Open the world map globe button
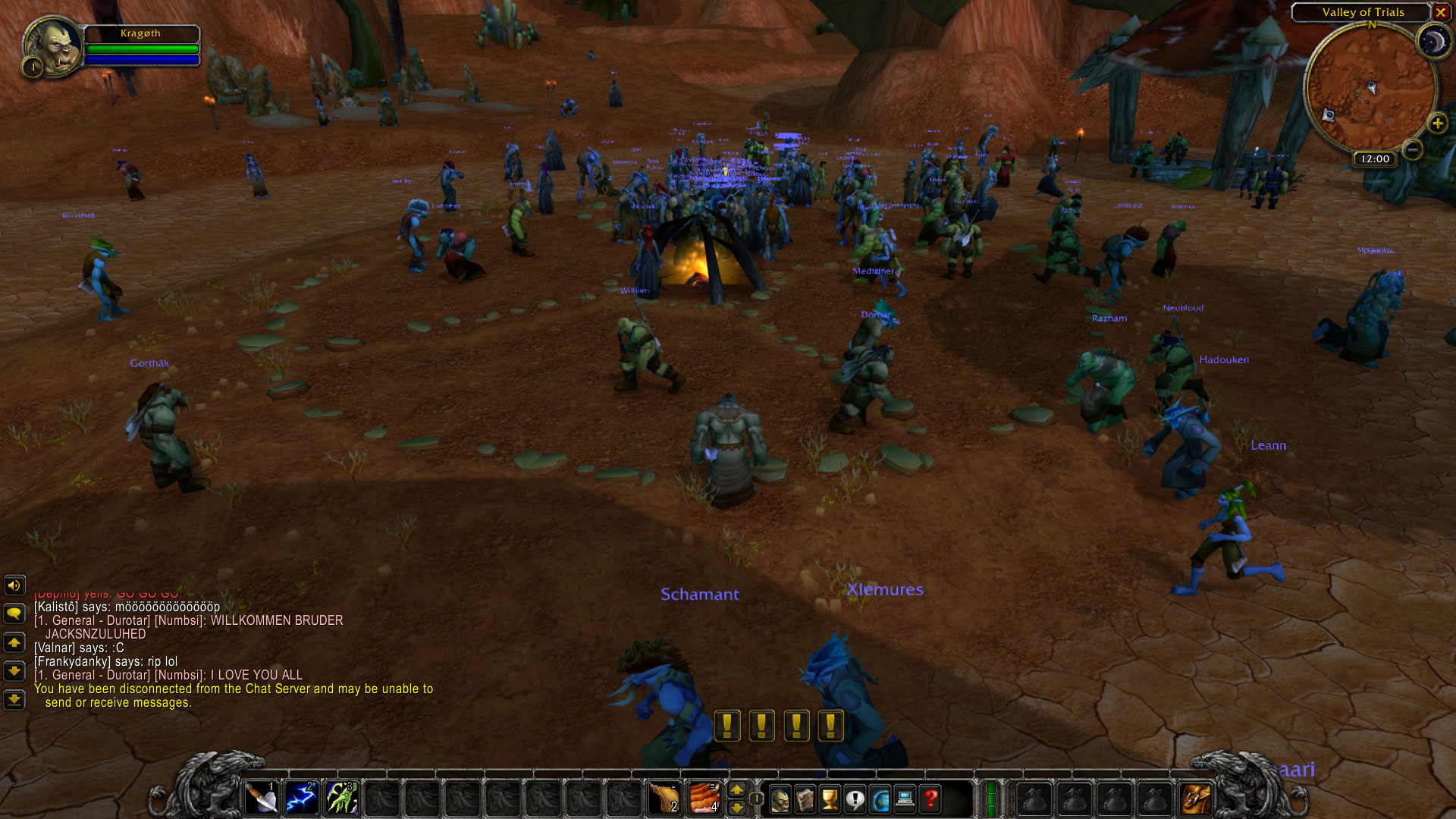1456x819 pixels. pos(880,799)
